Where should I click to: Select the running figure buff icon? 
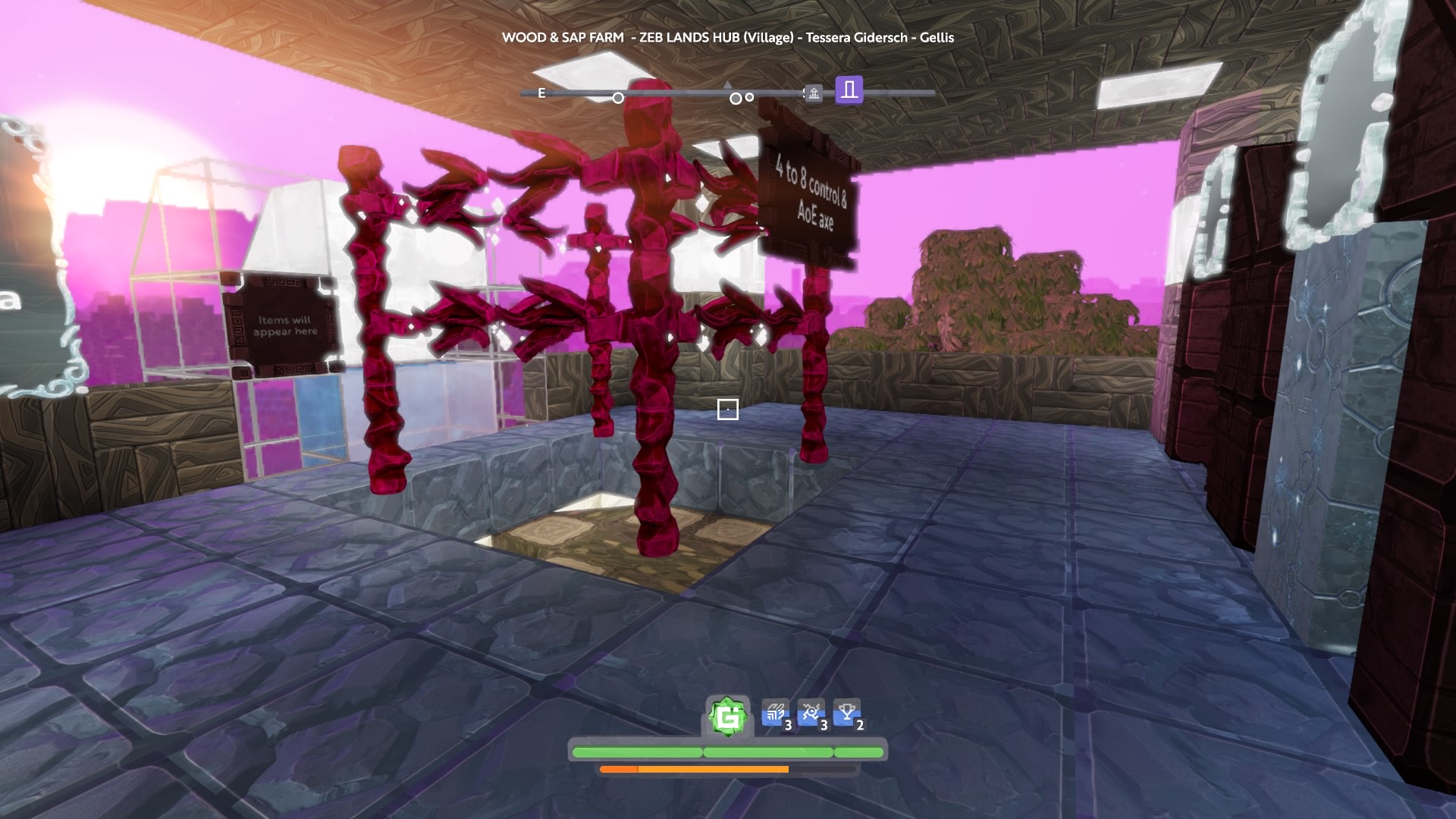click(x=811, y=714)
